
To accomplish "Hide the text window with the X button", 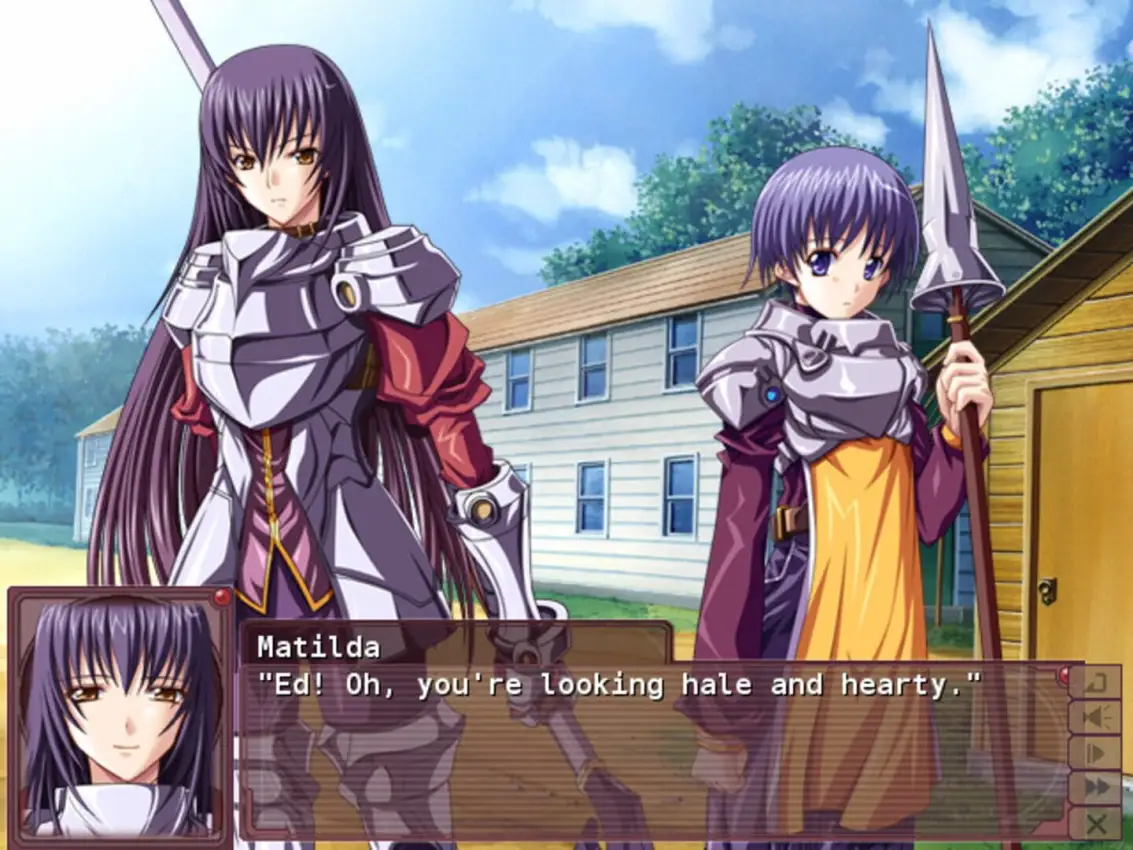I will [1095, 823].
